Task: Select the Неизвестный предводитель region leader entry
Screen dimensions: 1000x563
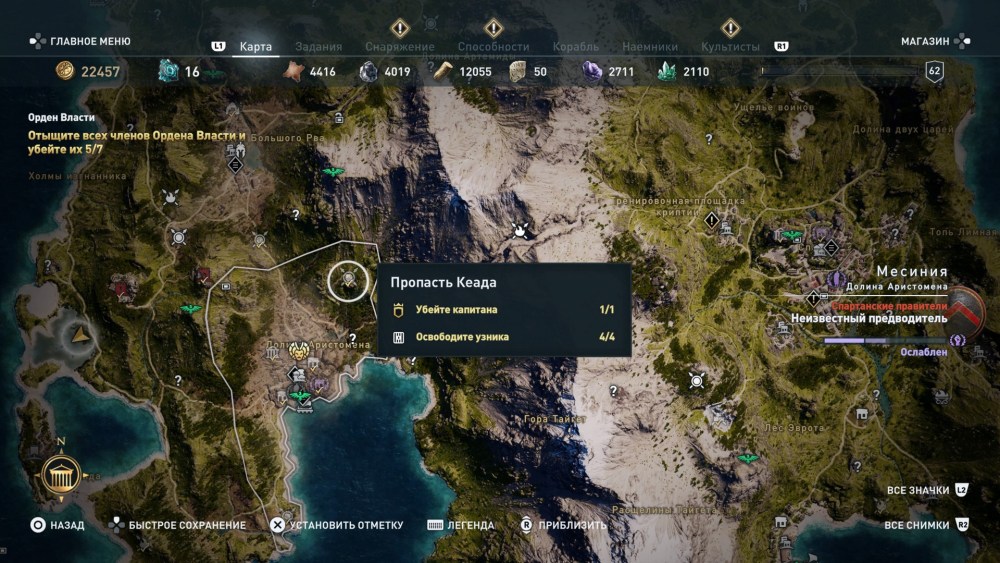Action: pyautogui.click(x=868, y=319)
